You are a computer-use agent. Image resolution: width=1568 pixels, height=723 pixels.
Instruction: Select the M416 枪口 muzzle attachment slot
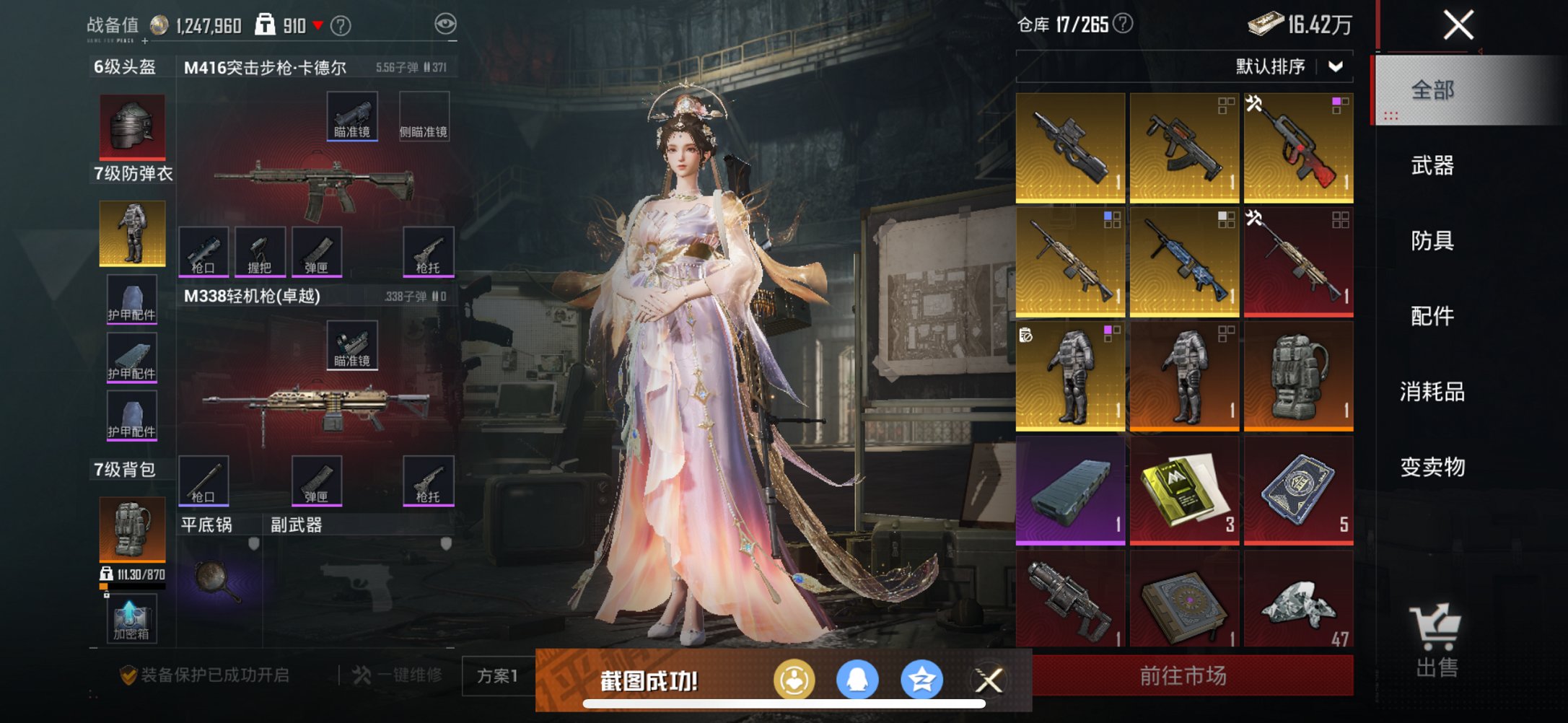204,253
